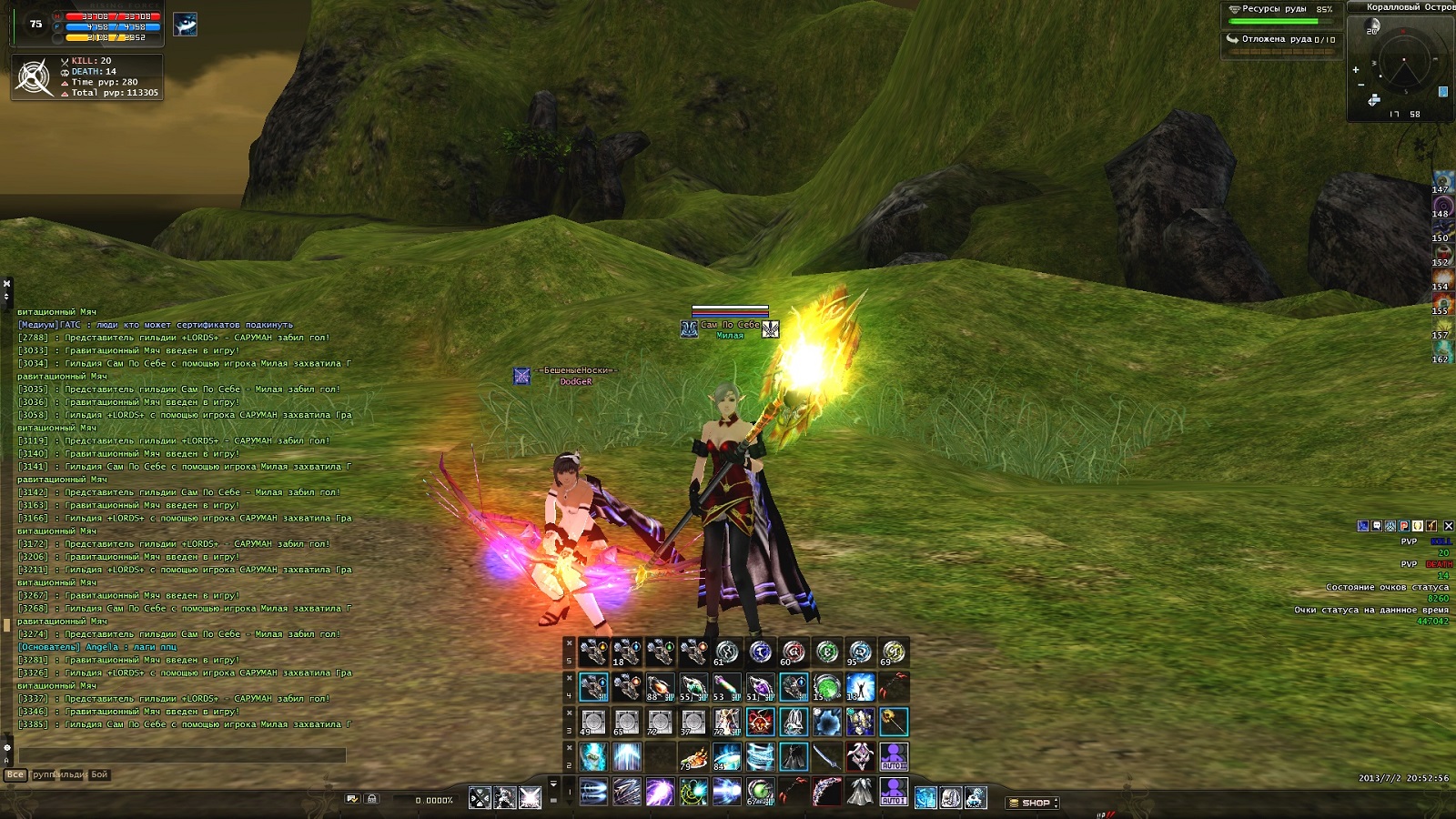Select the carrot food slot numbered 79
The image size is (1456, 819).
coord(693,757)
